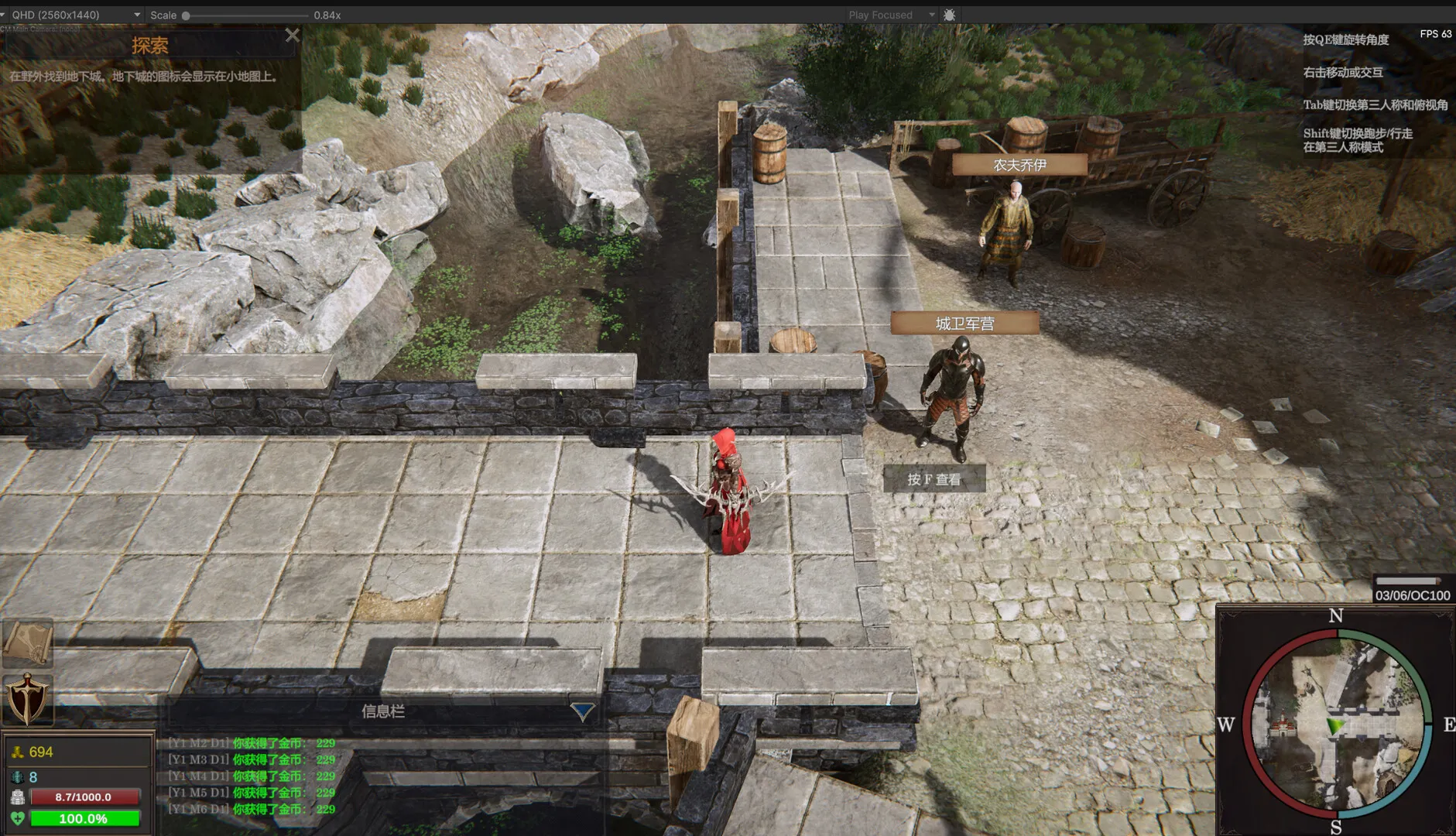Click the gold coin icon next to 694

pos(17,752)
